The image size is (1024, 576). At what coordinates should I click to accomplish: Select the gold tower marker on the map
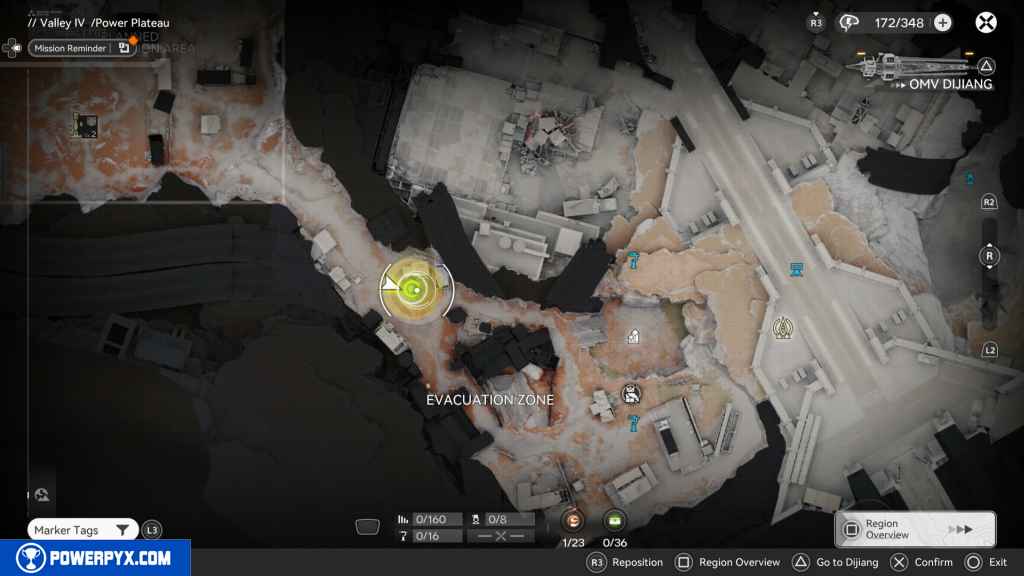pyautogui.click(x=783, y=326)
